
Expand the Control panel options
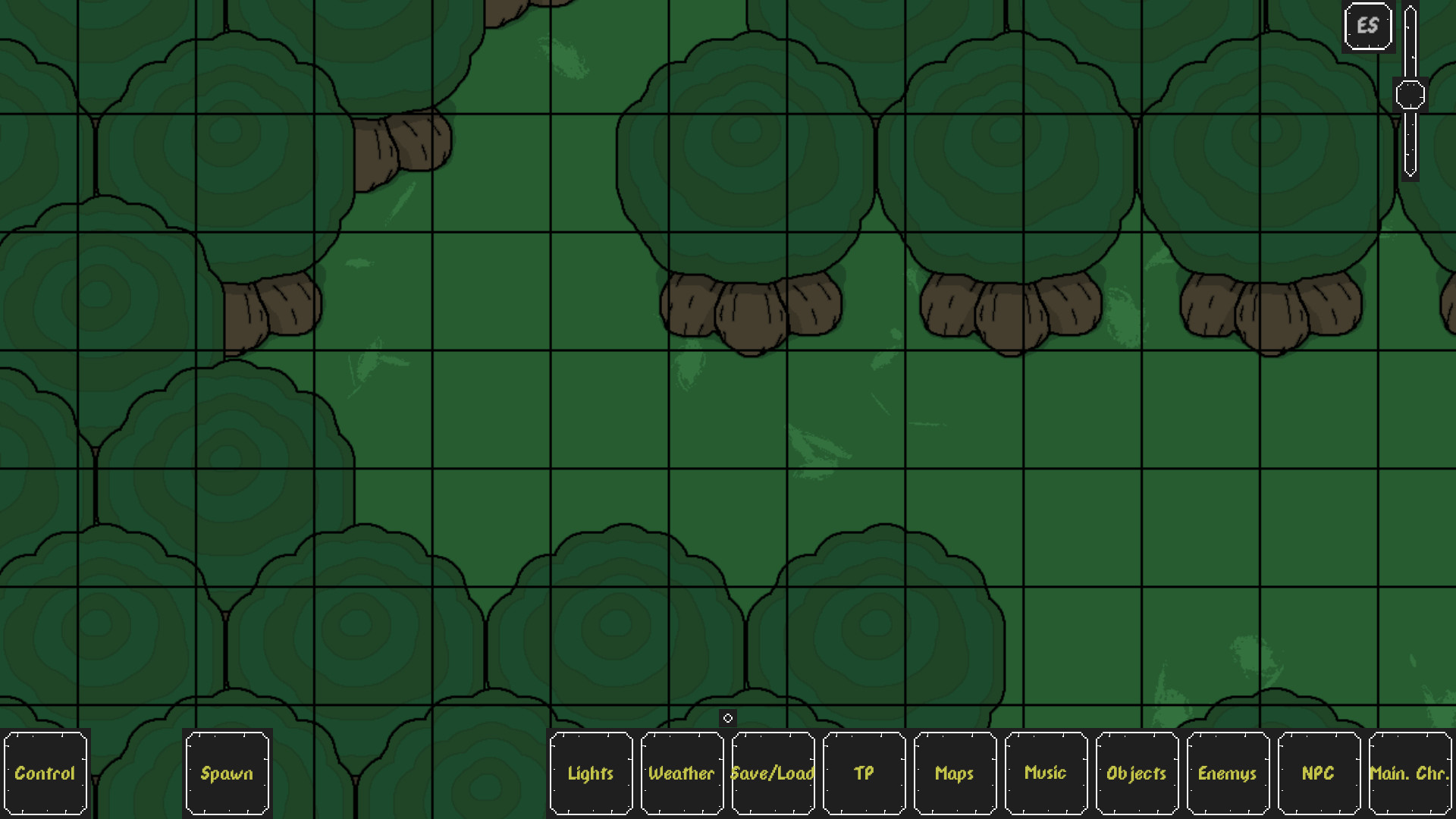pyautogui.click(x=45, y=773)
